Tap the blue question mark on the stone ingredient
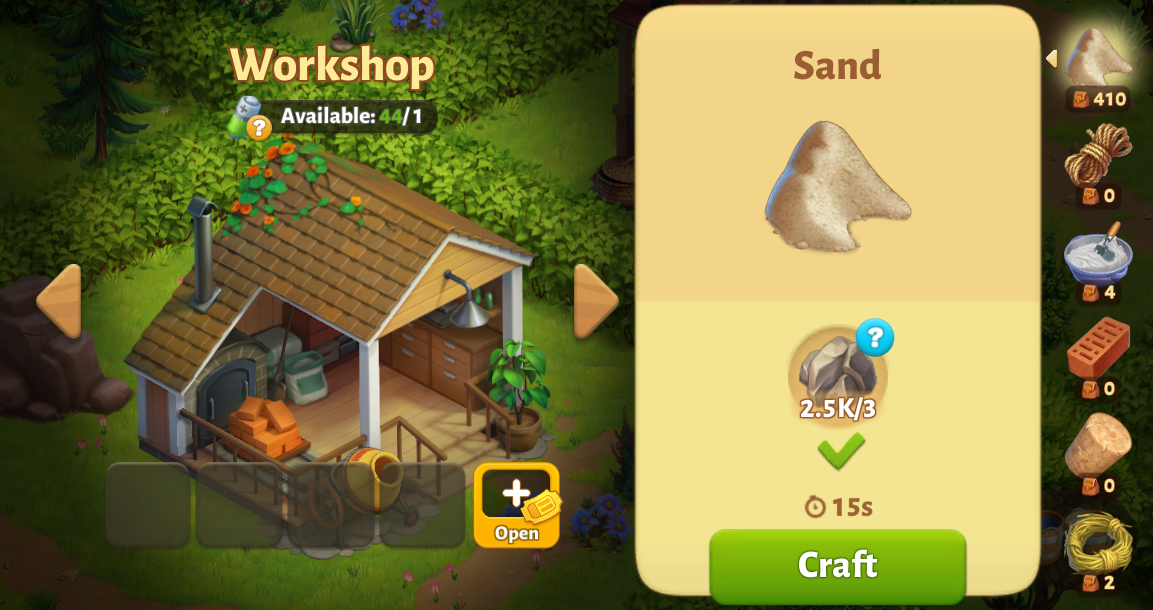Viewport: 1153px width, 610px height. 874,338
